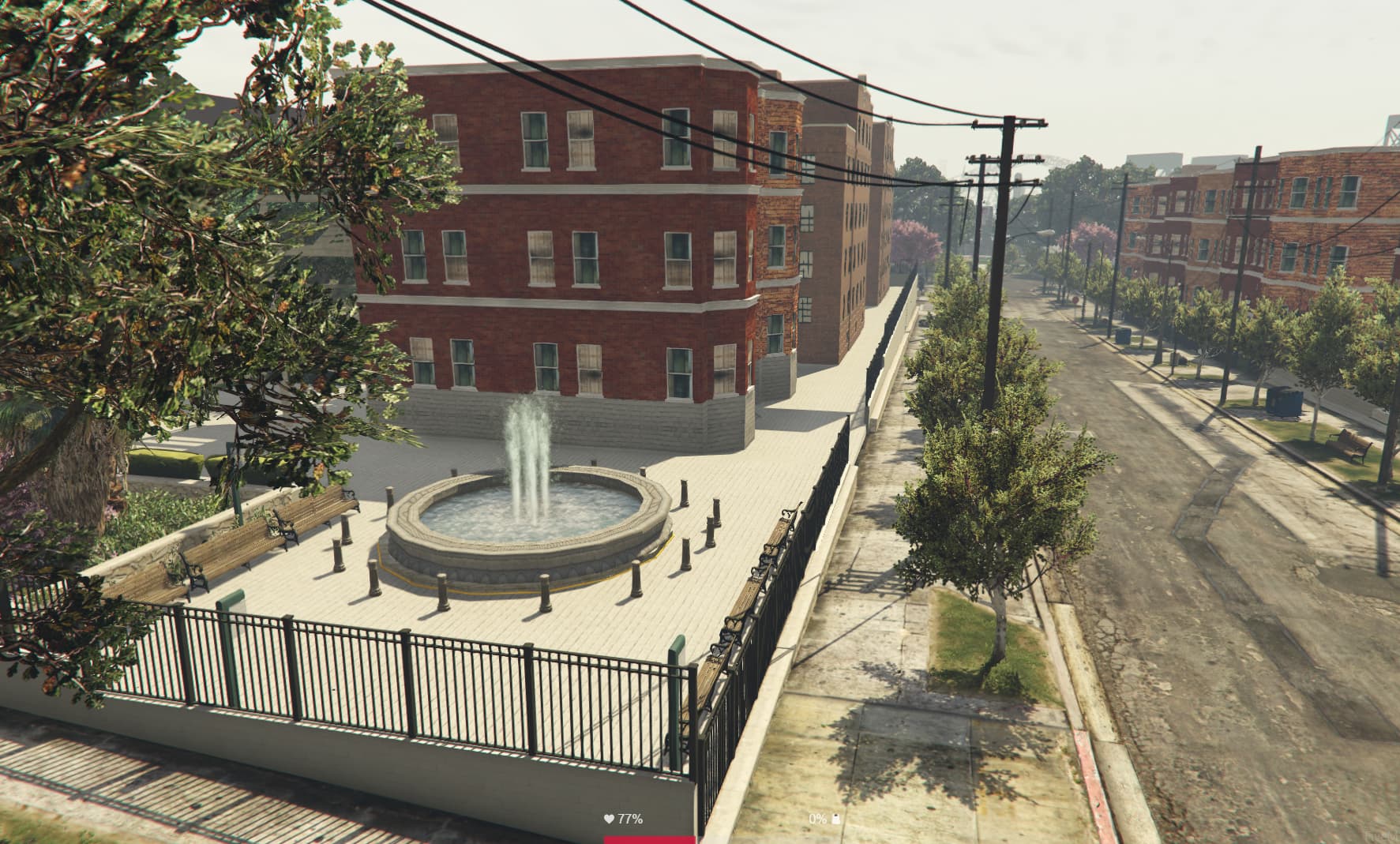Click the heart health icon

[608, 818]
